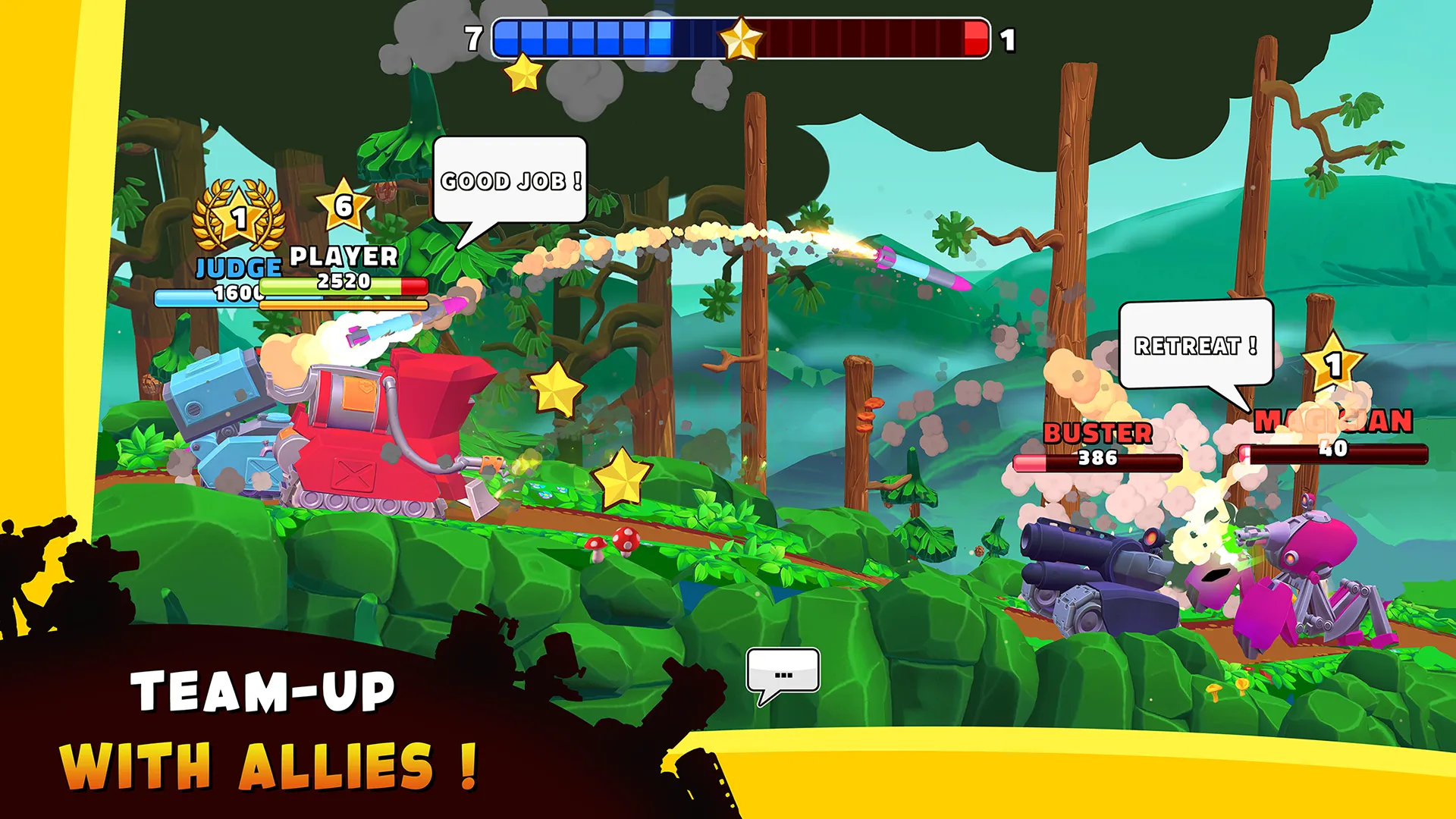
Task: Click MAGICIAN's level 1 star badge
Action: (x=1332, y=367)
